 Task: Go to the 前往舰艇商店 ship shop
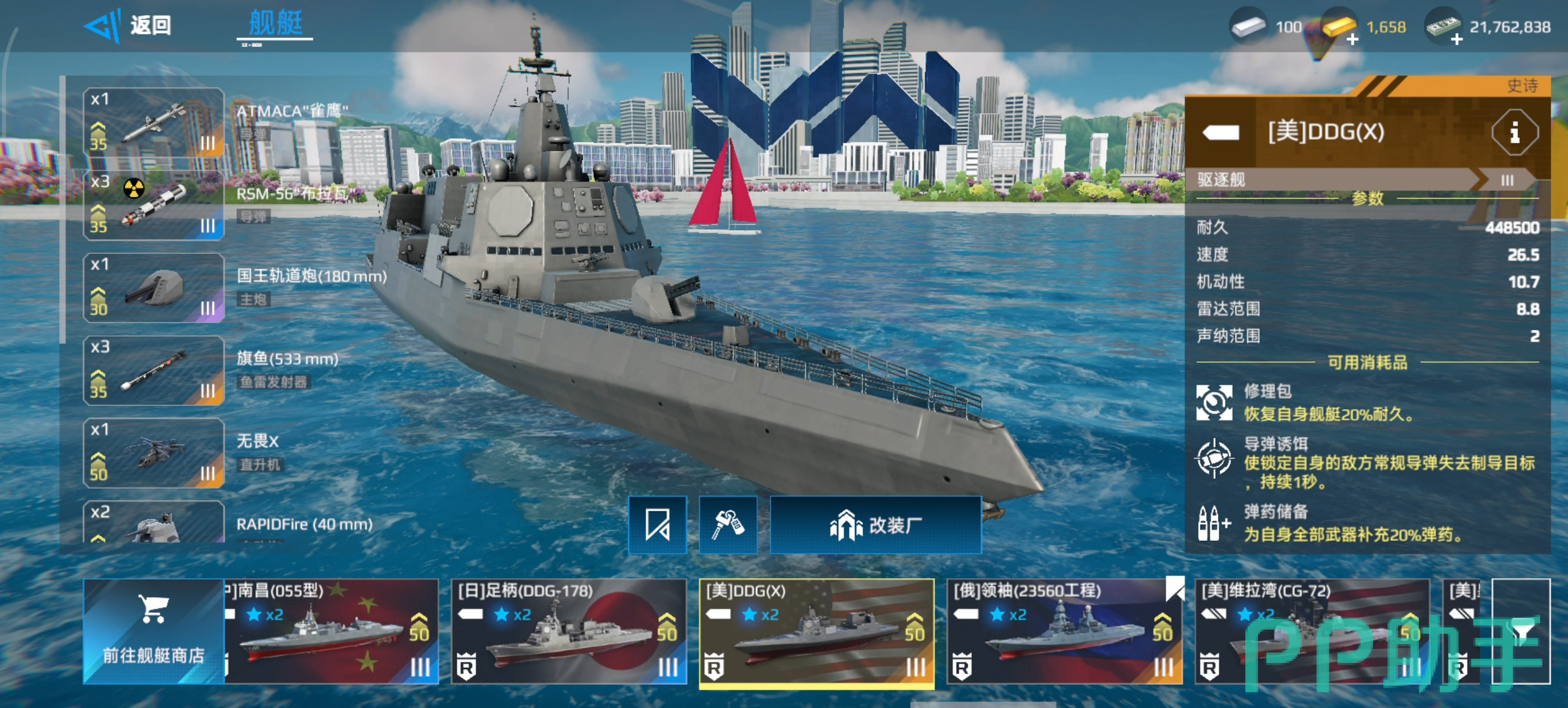153,631
